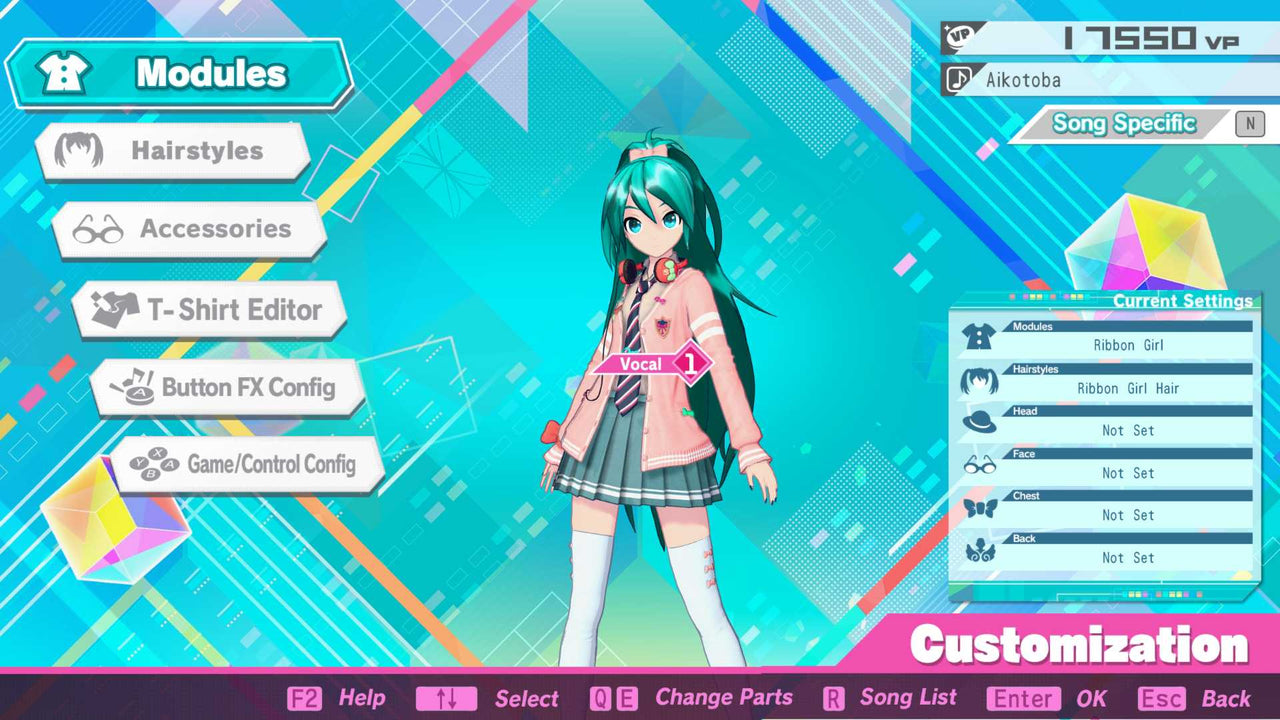Expand the Ribbon Girl Hair setting

[1128, 388]
